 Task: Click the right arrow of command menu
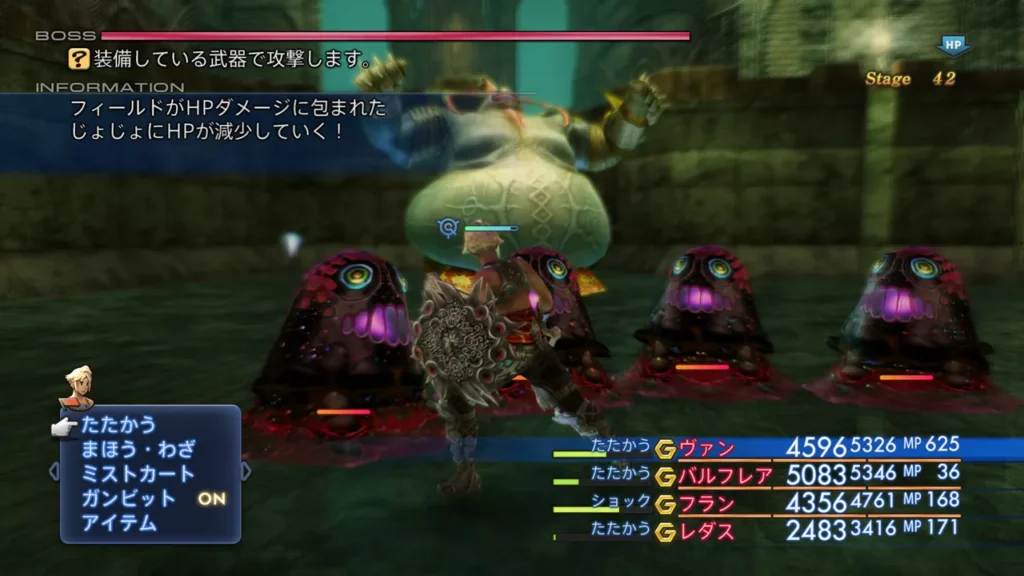246,472
